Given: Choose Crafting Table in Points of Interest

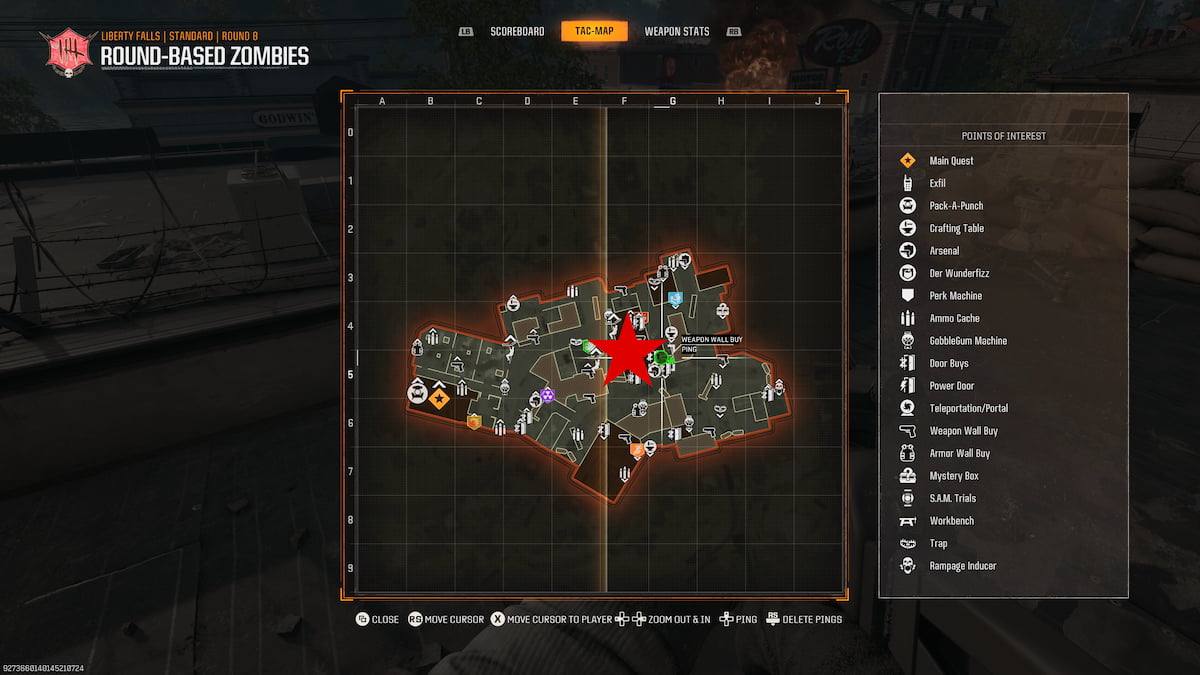Looking at the screenshot, I should pyautogui.click(x=956, y=228).
